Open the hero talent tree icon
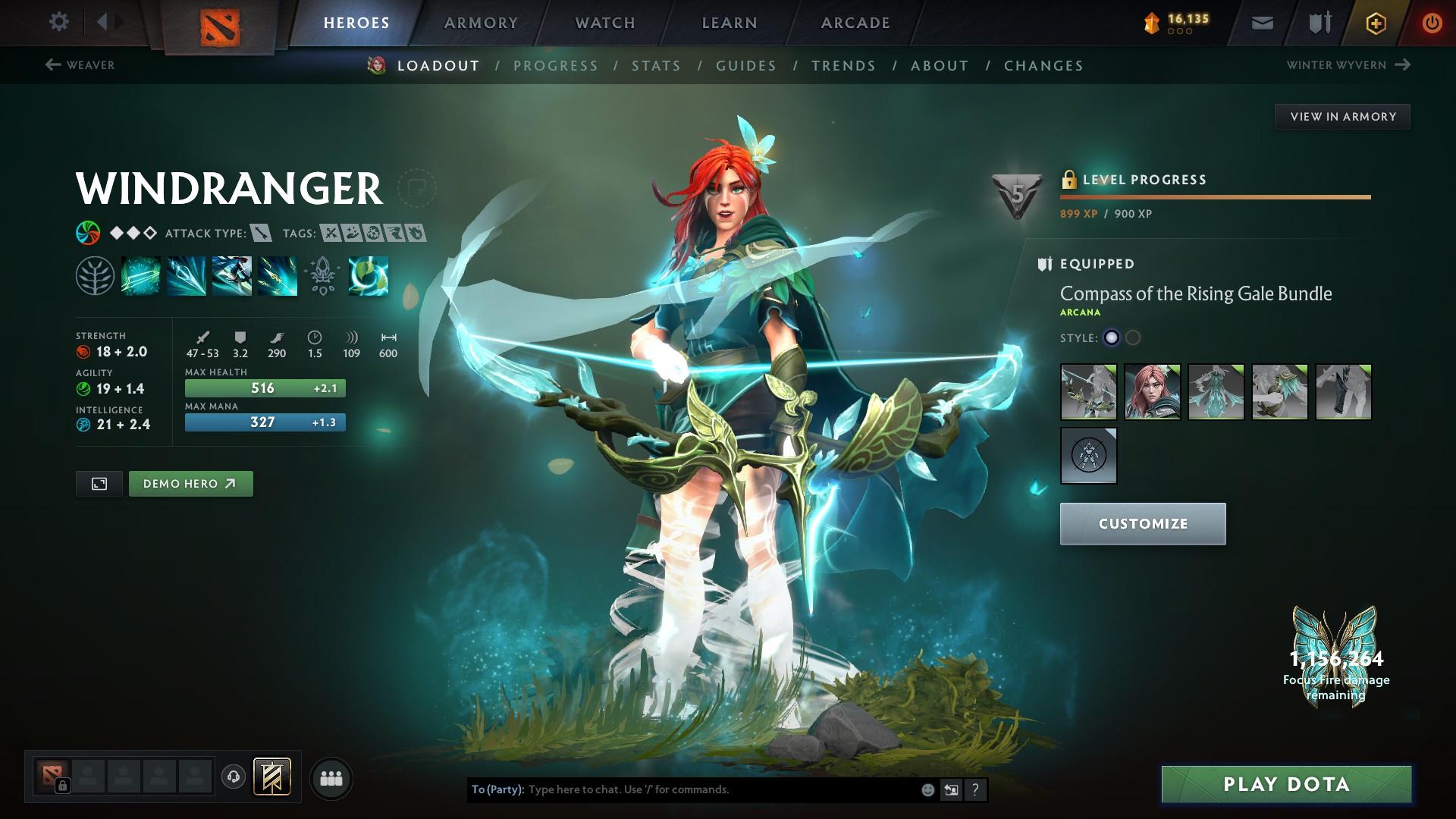The image size is (1456, 819). point(95,275)
